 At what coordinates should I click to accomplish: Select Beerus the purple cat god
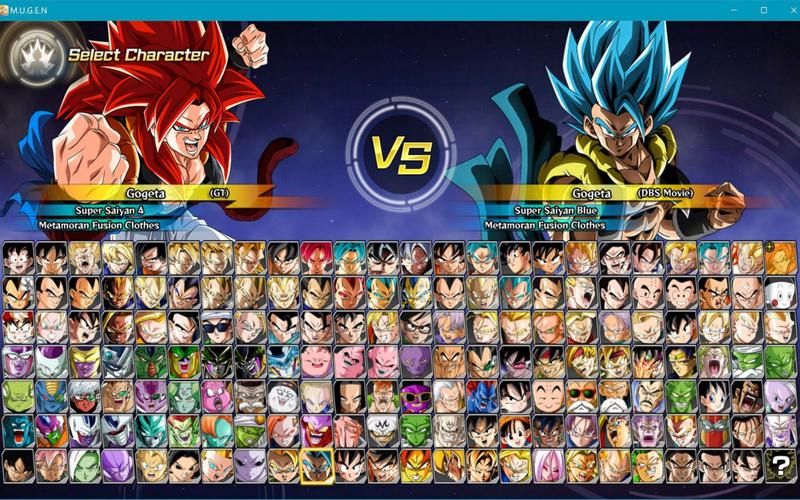tap(416, 361)
